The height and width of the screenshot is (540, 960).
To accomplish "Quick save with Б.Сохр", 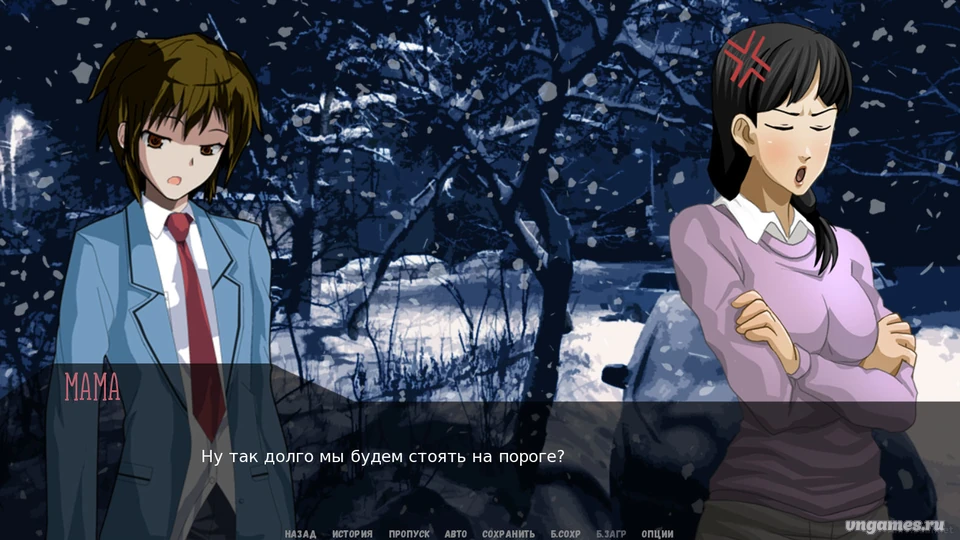I will click(566, 534).
